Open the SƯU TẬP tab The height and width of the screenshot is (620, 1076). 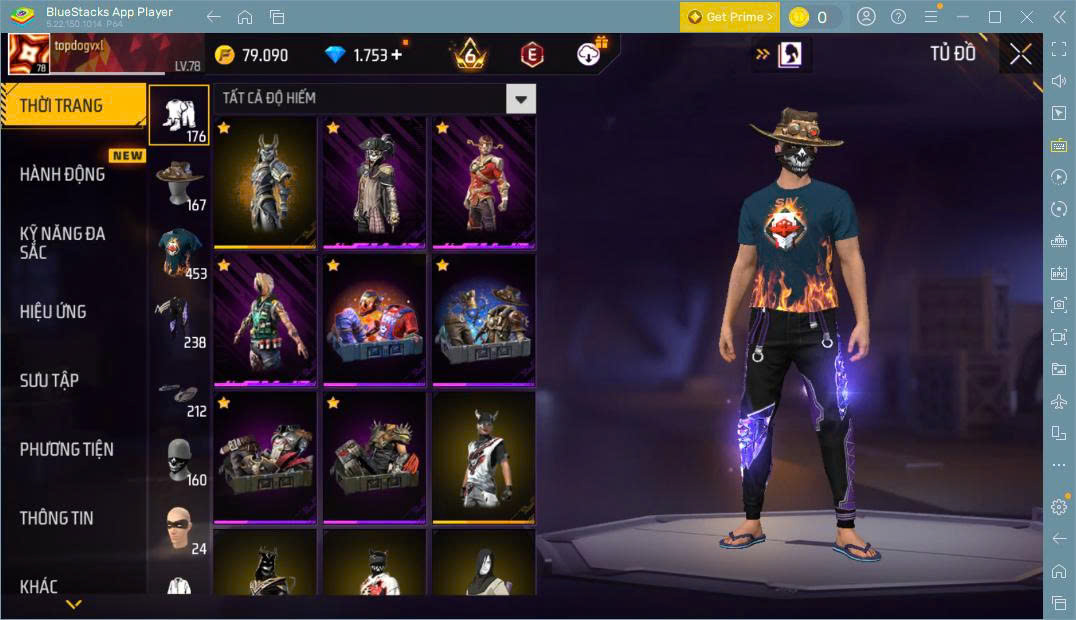49,380
